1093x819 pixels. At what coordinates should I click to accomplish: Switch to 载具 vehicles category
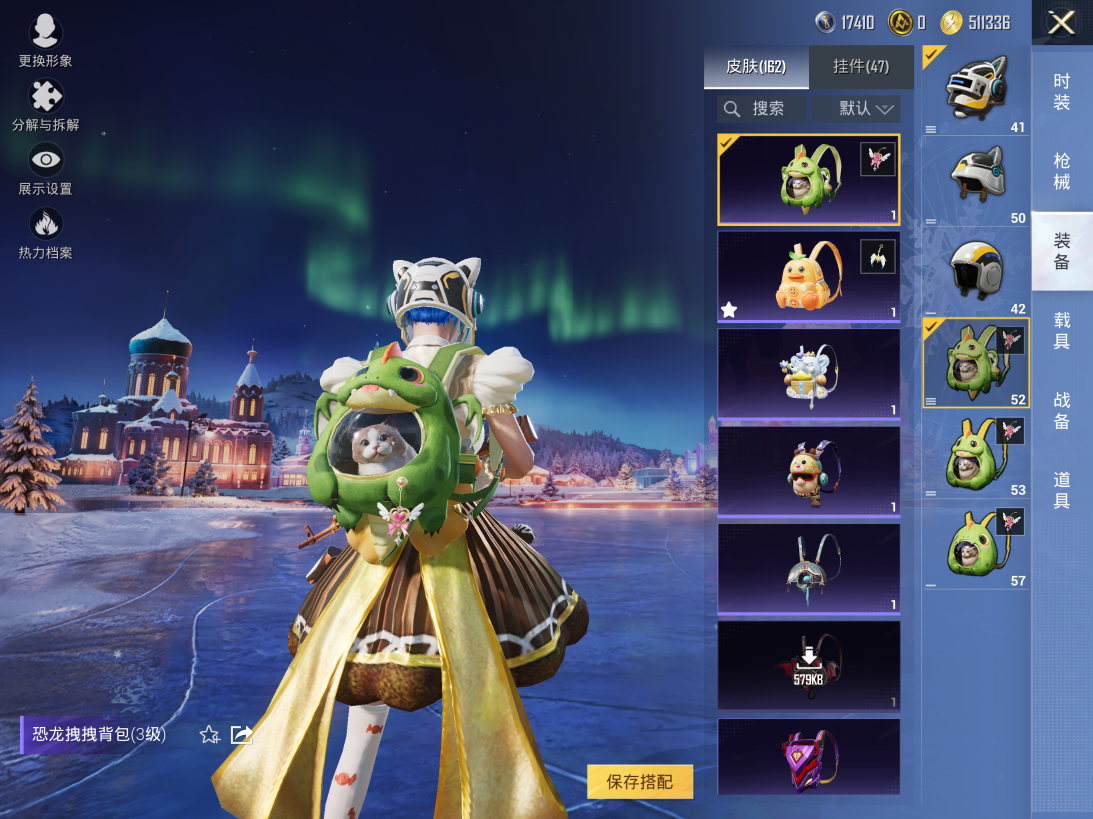[1062, 331]
